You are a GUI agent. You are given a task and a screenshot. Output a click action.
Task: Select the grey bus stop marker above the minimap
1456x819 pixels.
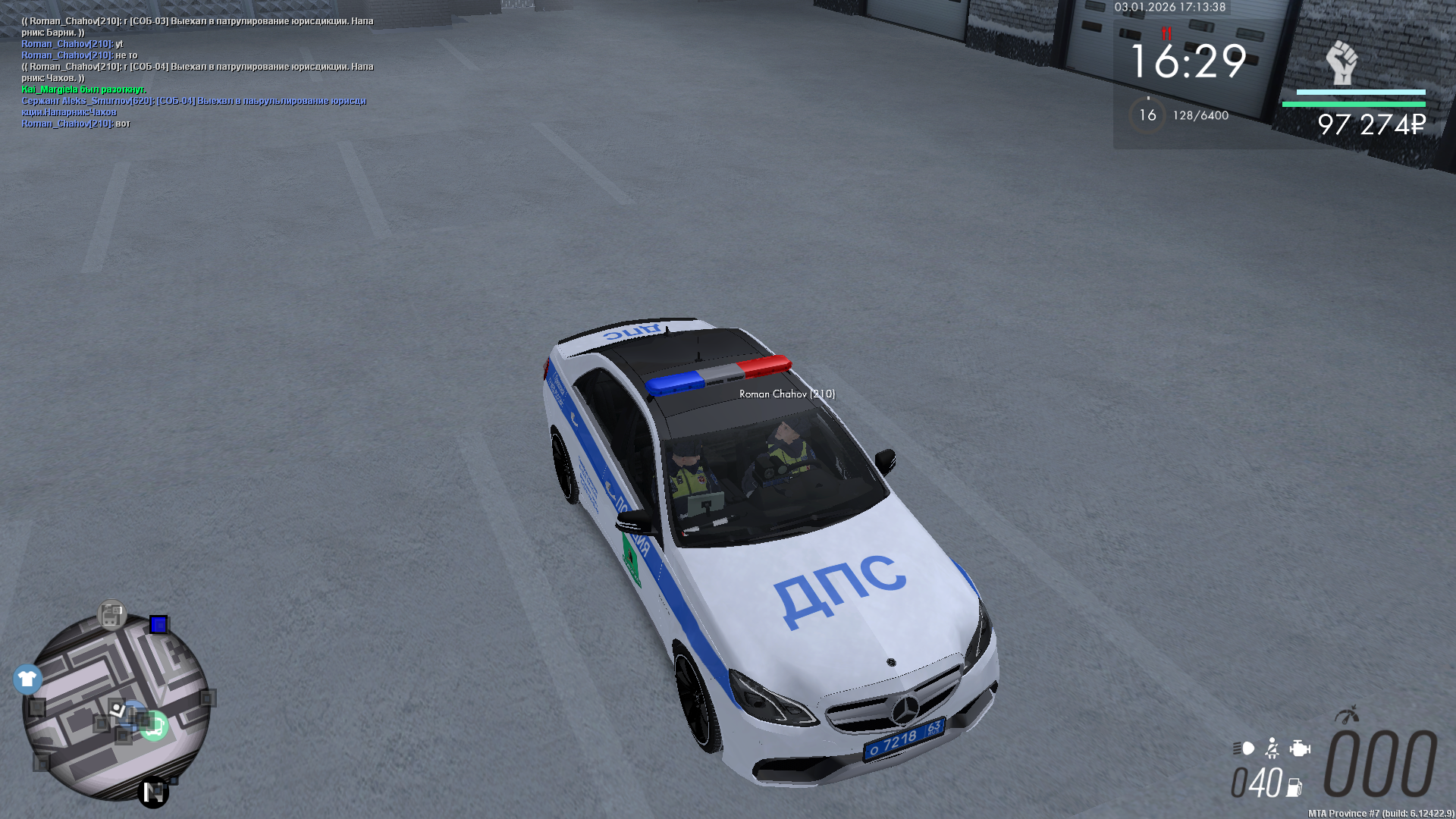click(111, 615)
